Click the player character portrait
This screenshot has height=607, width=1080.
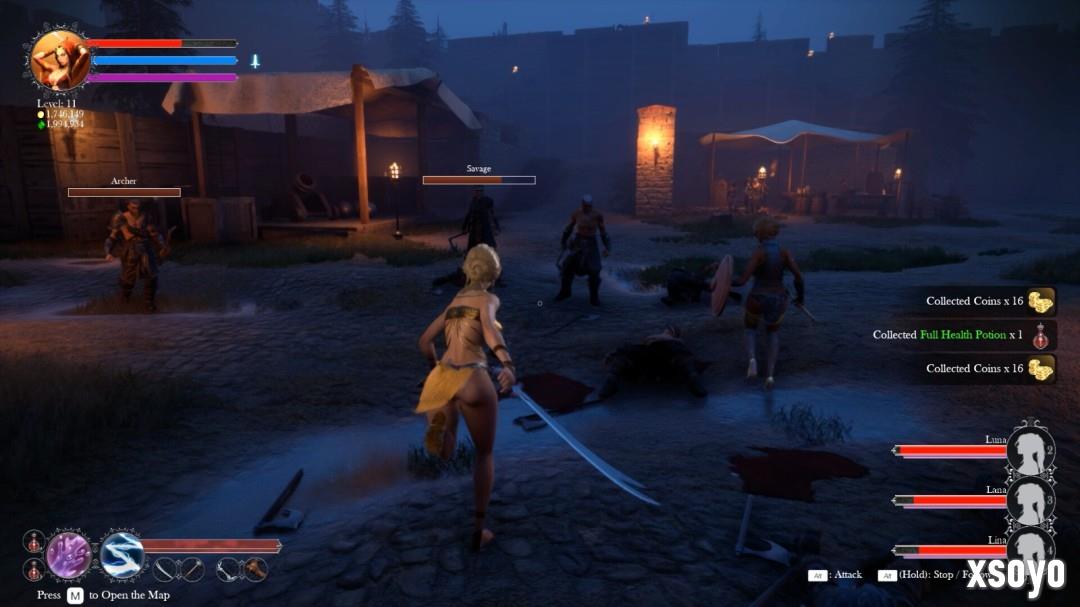click(60, 60)
